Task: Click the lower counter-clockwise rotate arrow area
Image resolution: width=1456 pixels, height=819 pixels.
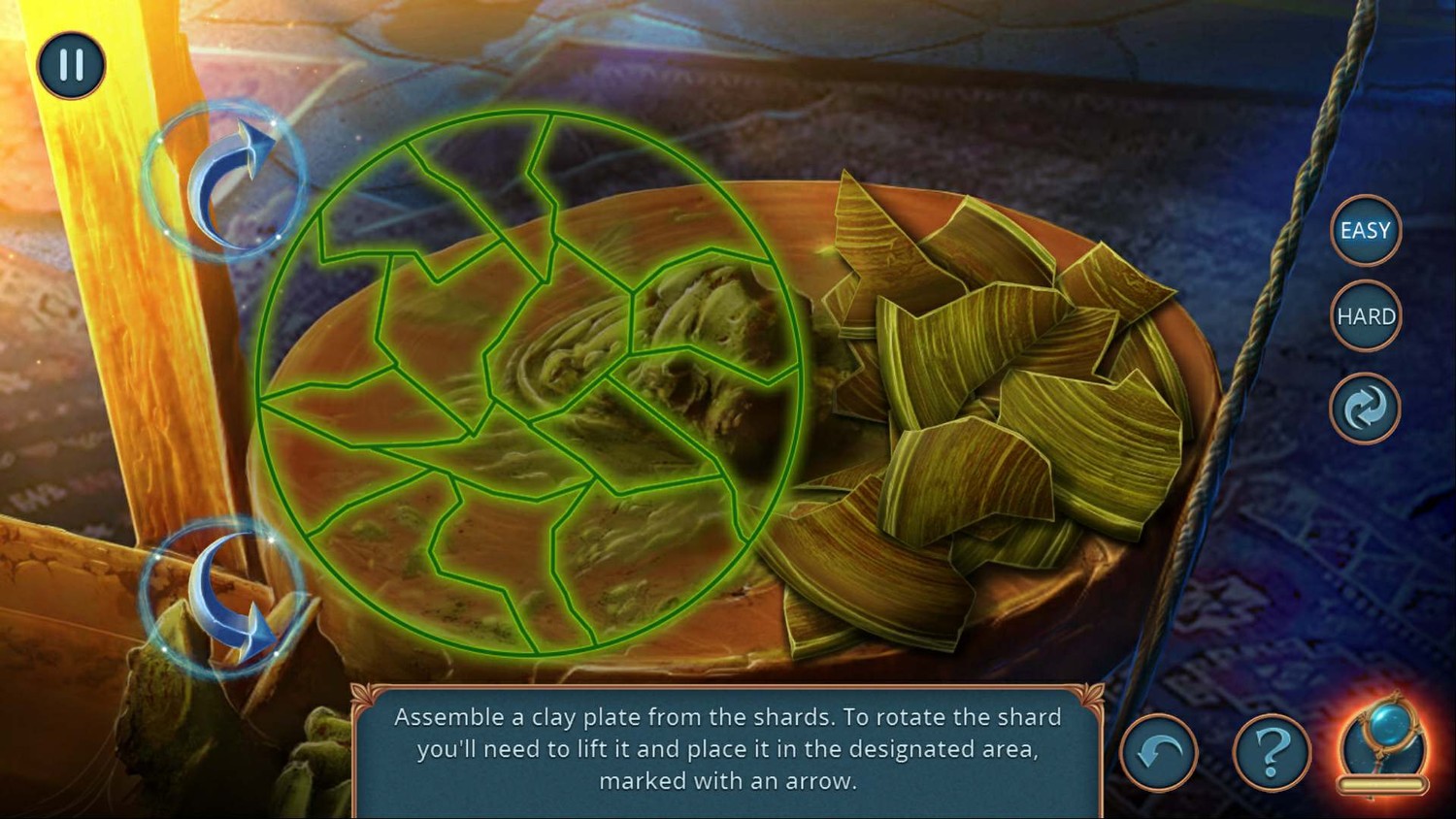Action: (223, 595)
